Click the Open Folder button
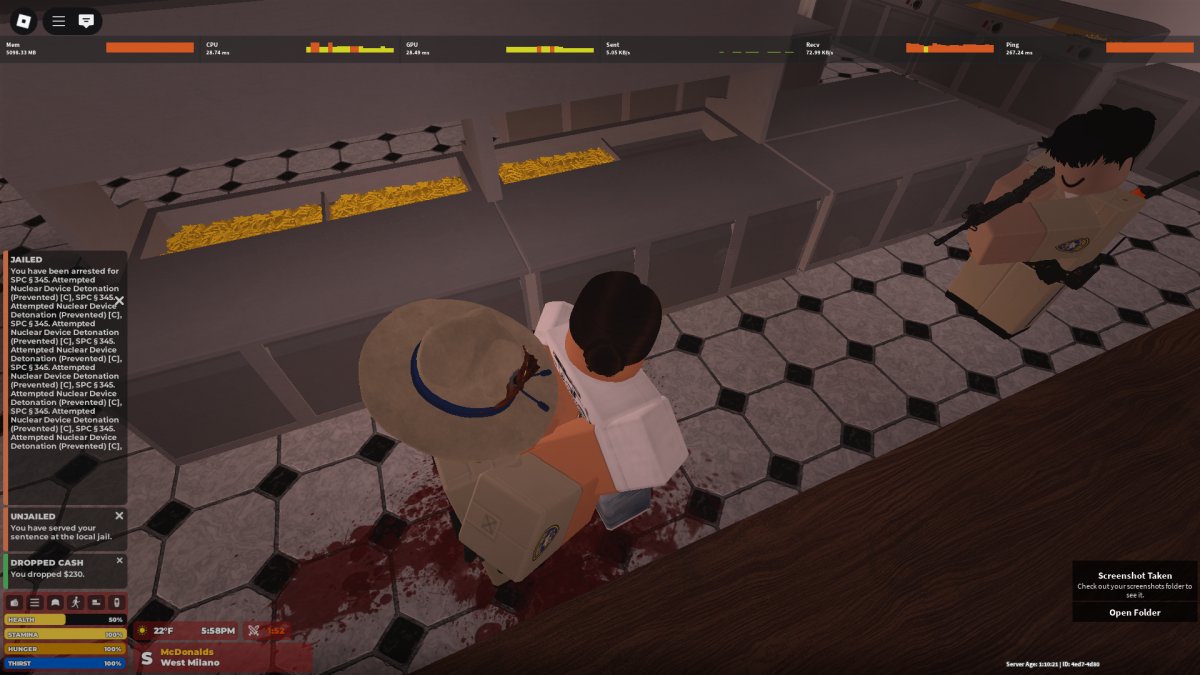 coord(1134,613)
